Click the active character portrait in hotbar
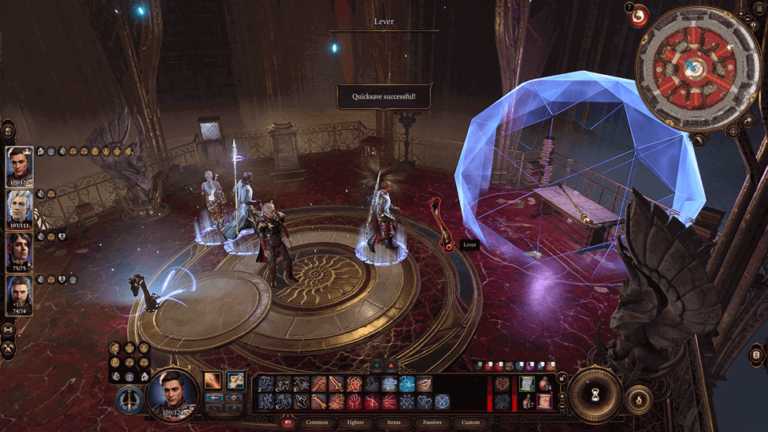Viewport: 768px width, 432px height. click(x=172, y=392)
